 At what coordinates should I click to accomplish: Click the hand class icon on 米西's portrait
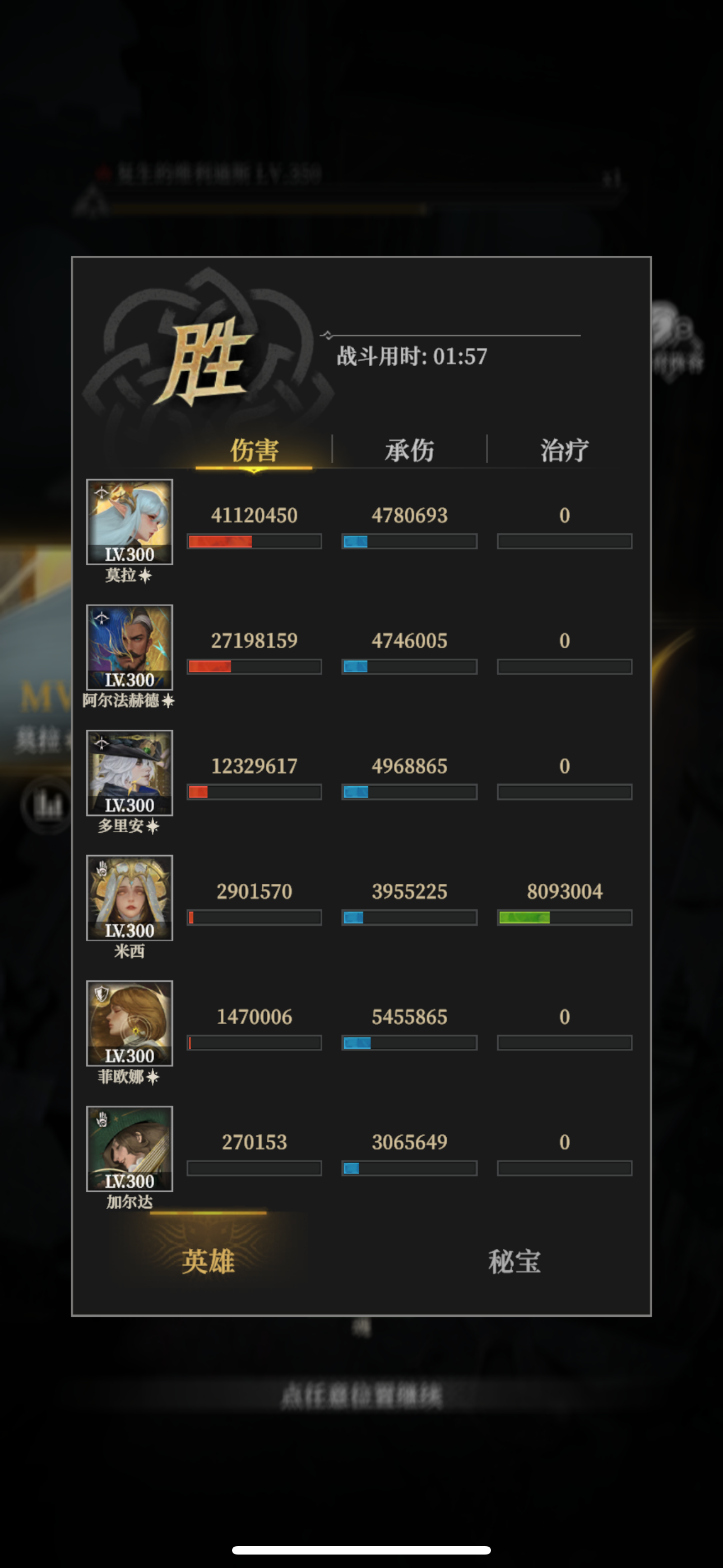coord(102,870)
